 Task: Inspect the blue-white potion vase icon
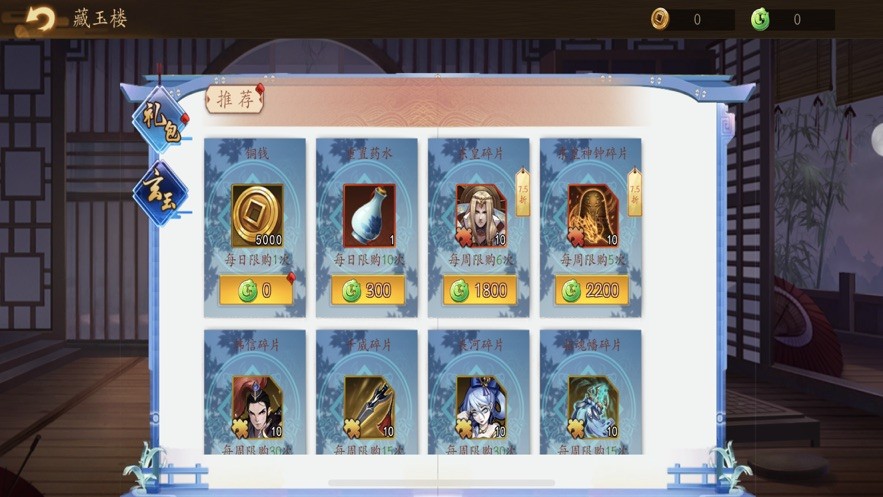pyautogui.click(x=368, y=215)
